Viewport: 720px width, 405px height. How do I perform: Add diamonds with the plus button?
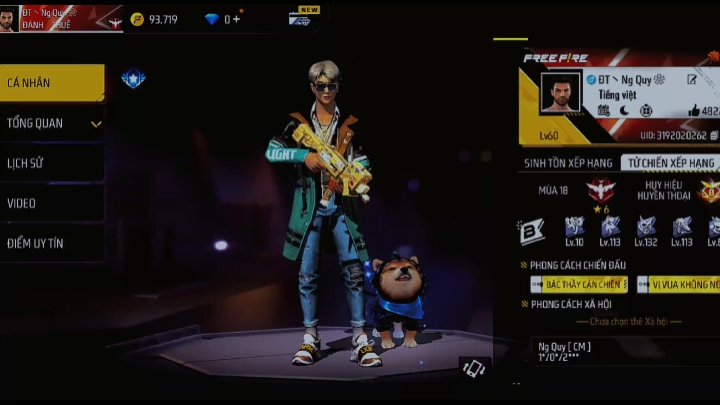237,19
